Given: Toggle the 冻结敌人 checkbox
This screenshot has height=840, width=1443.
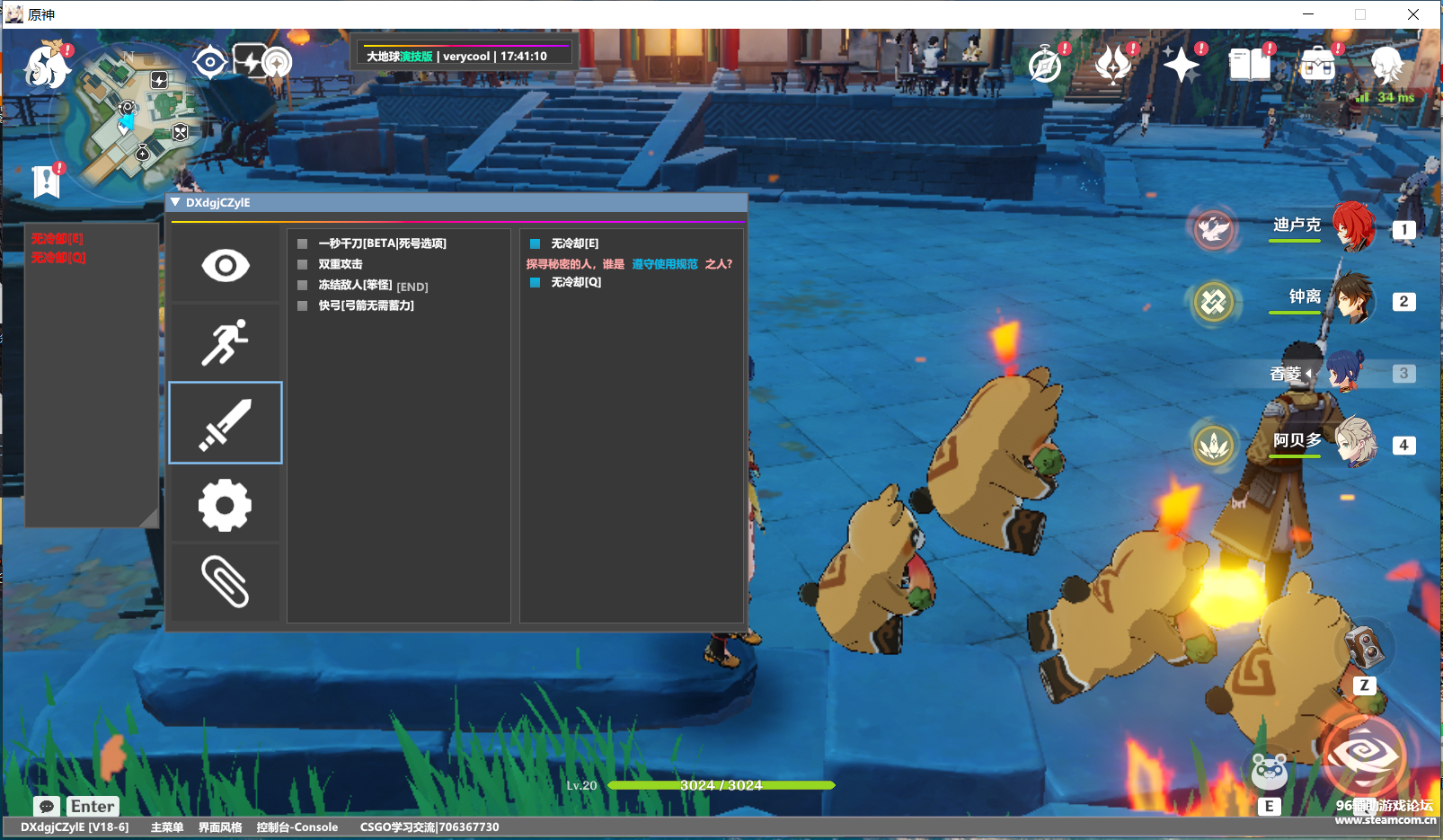Looking at the screenshot, I should [x=303, y=285].
